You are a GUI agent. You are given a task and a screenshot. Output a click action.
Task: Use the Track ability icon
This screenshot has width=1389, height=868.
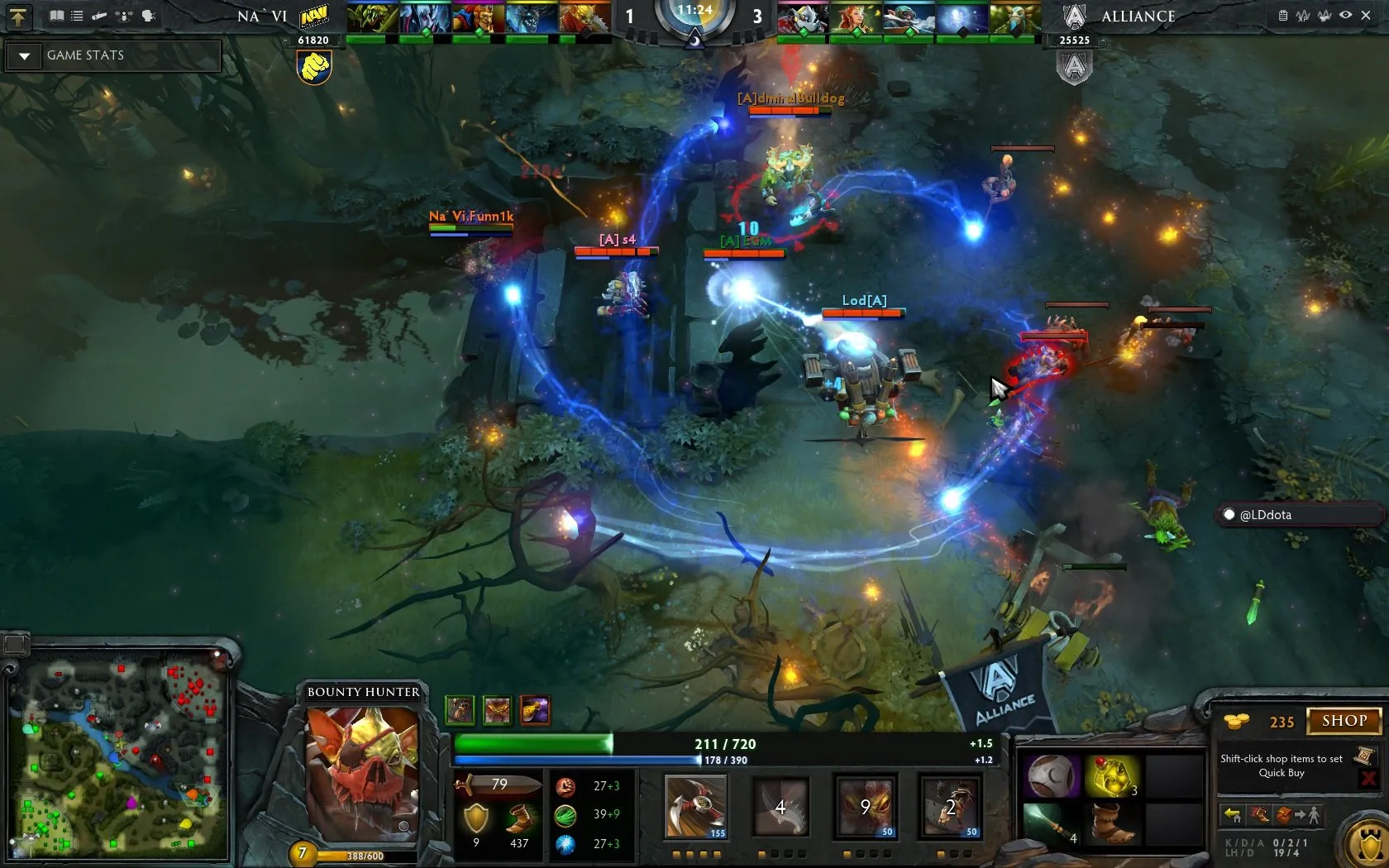coord(951,806)
